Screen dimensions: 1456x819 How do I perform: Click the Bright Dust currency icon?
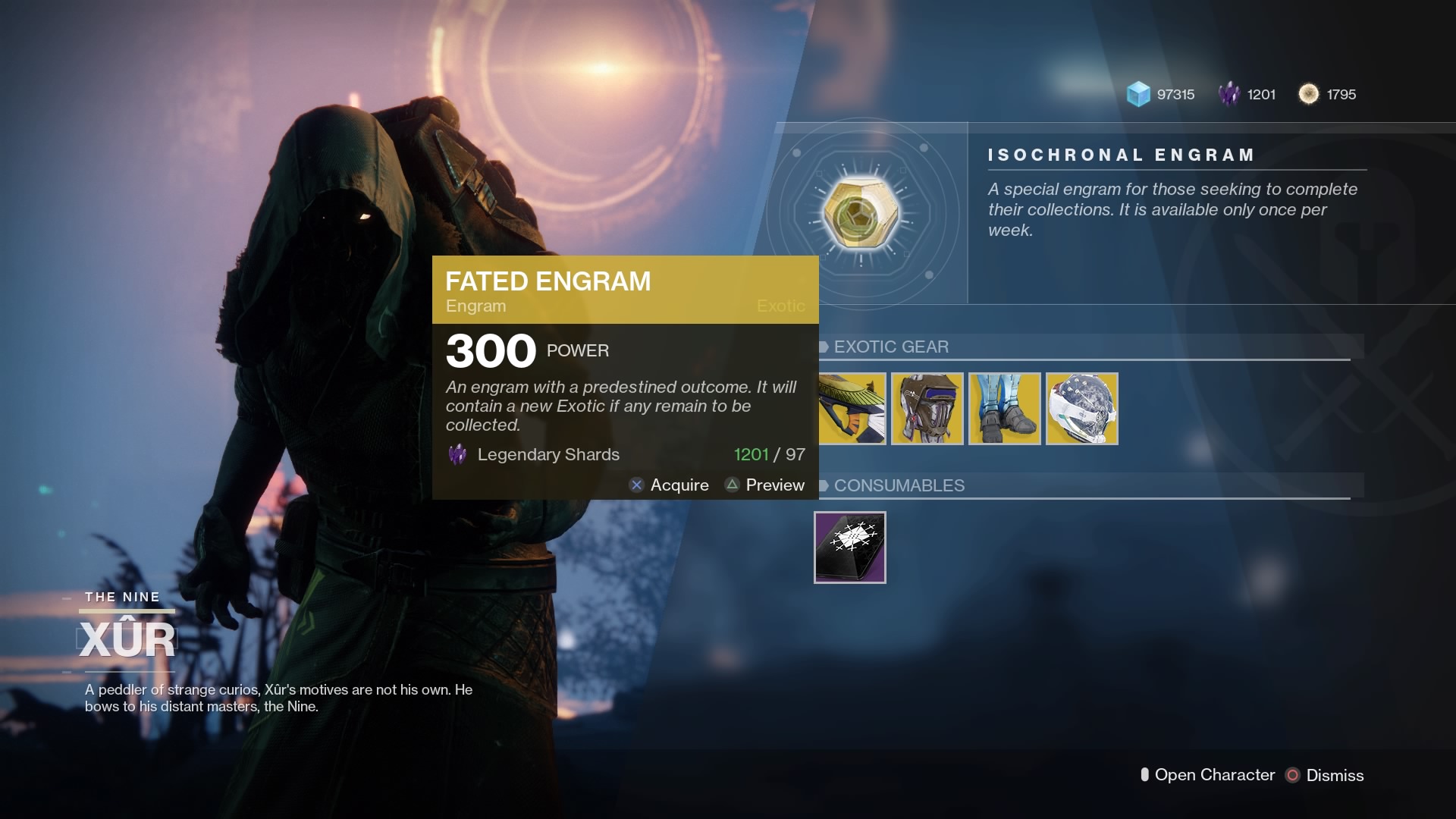point(1309,94)
